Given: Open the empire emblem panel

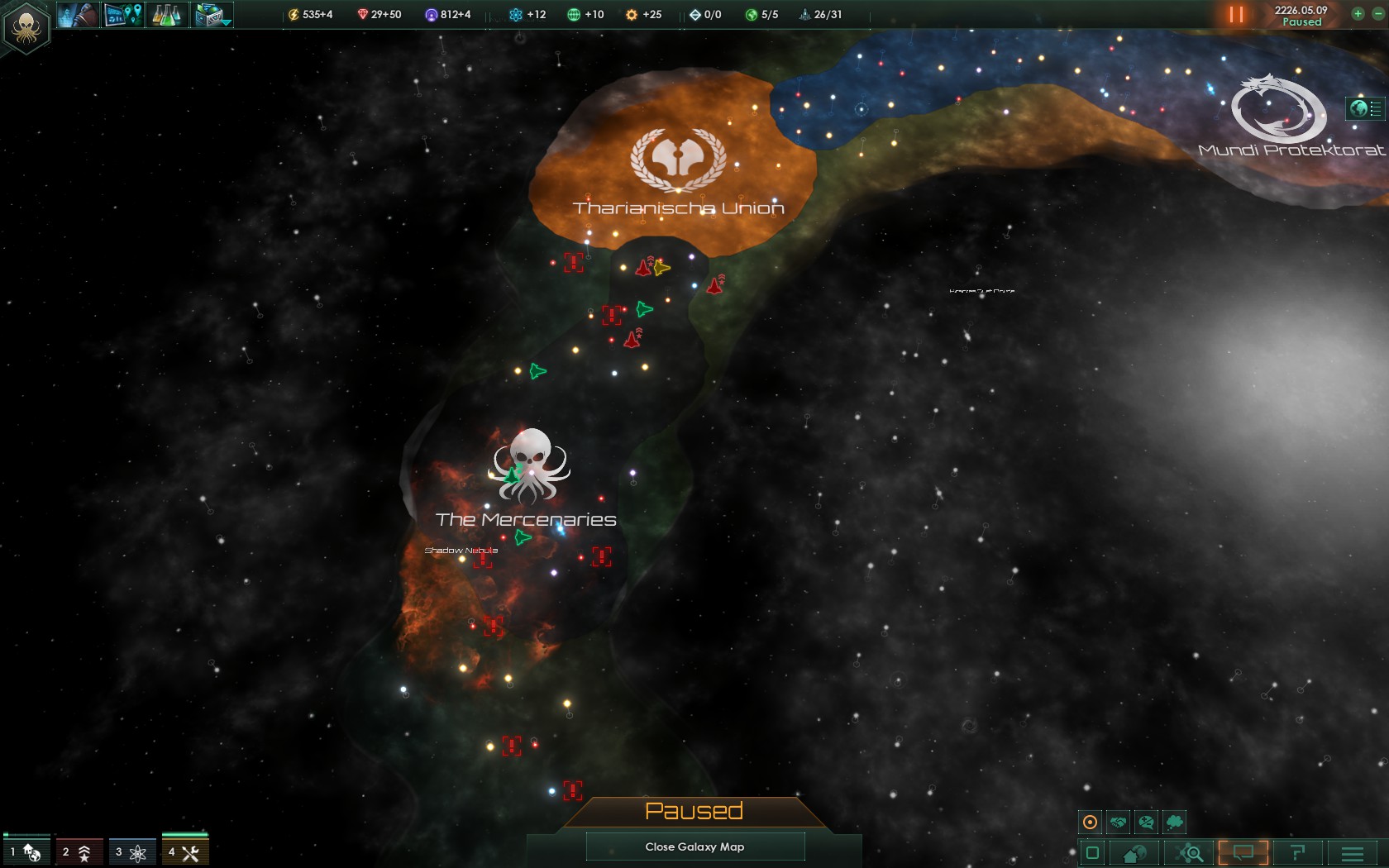Looking at the screenshot, I should pos(26,27).
